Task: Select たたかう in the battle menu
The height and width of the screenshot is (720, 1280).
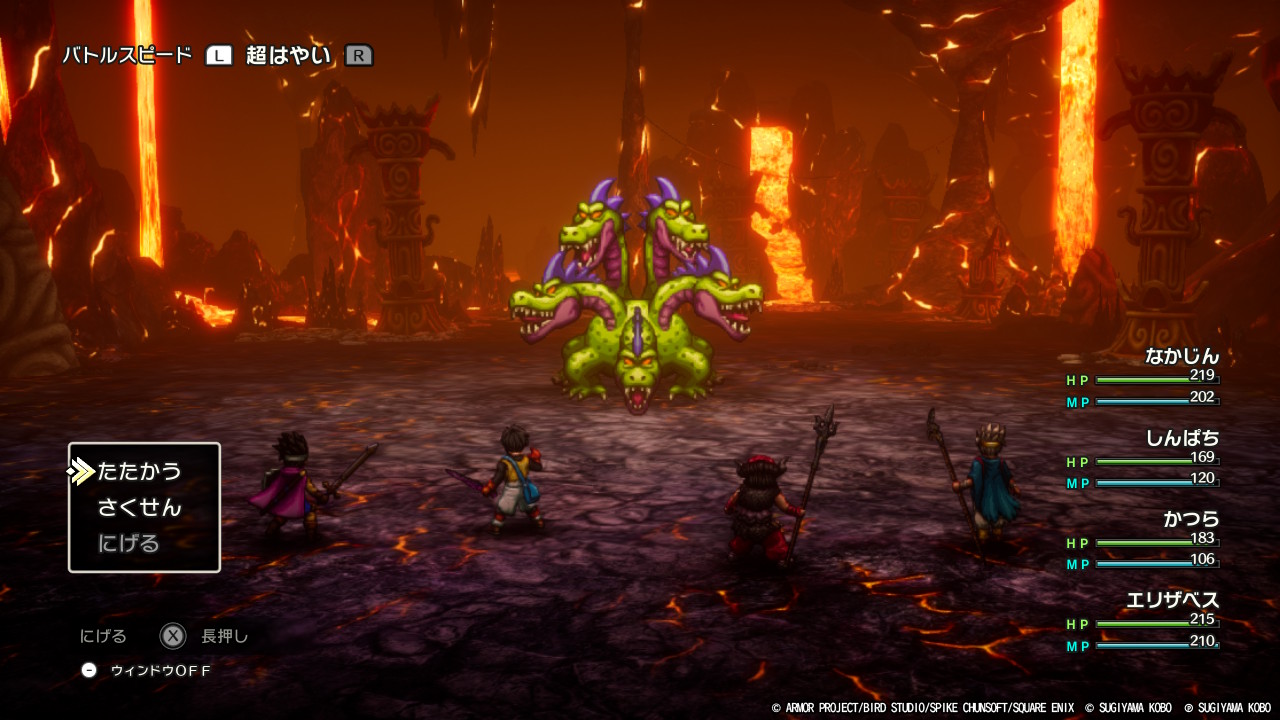Action: 140,471
